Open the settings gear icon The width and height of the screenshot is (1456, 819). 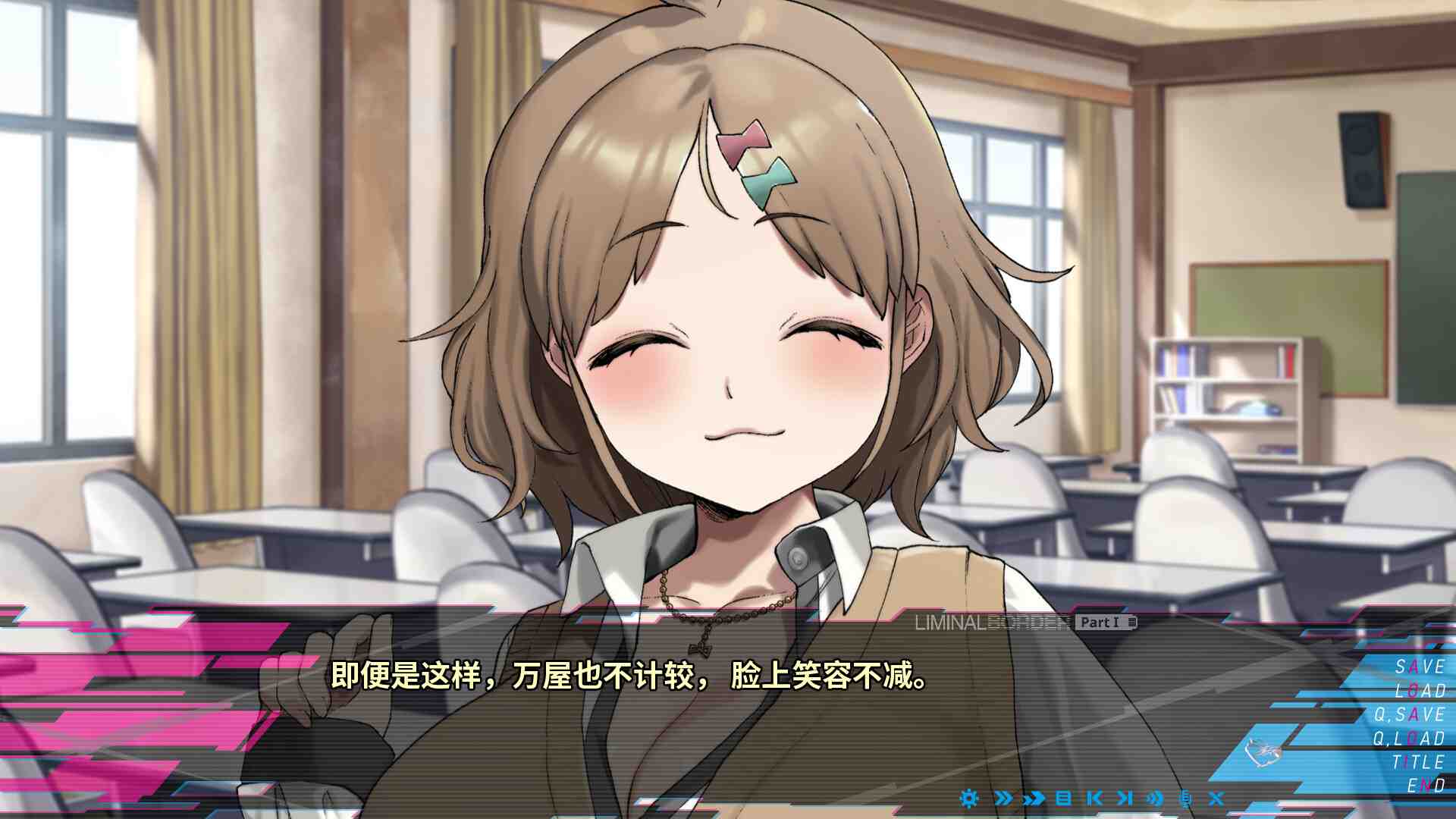pyautogui.click(x=968, y=799)
